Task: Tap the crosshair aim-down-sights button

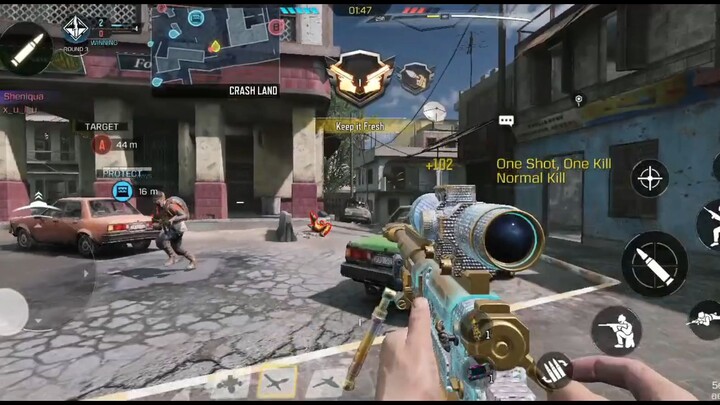Action: point(650,178)
